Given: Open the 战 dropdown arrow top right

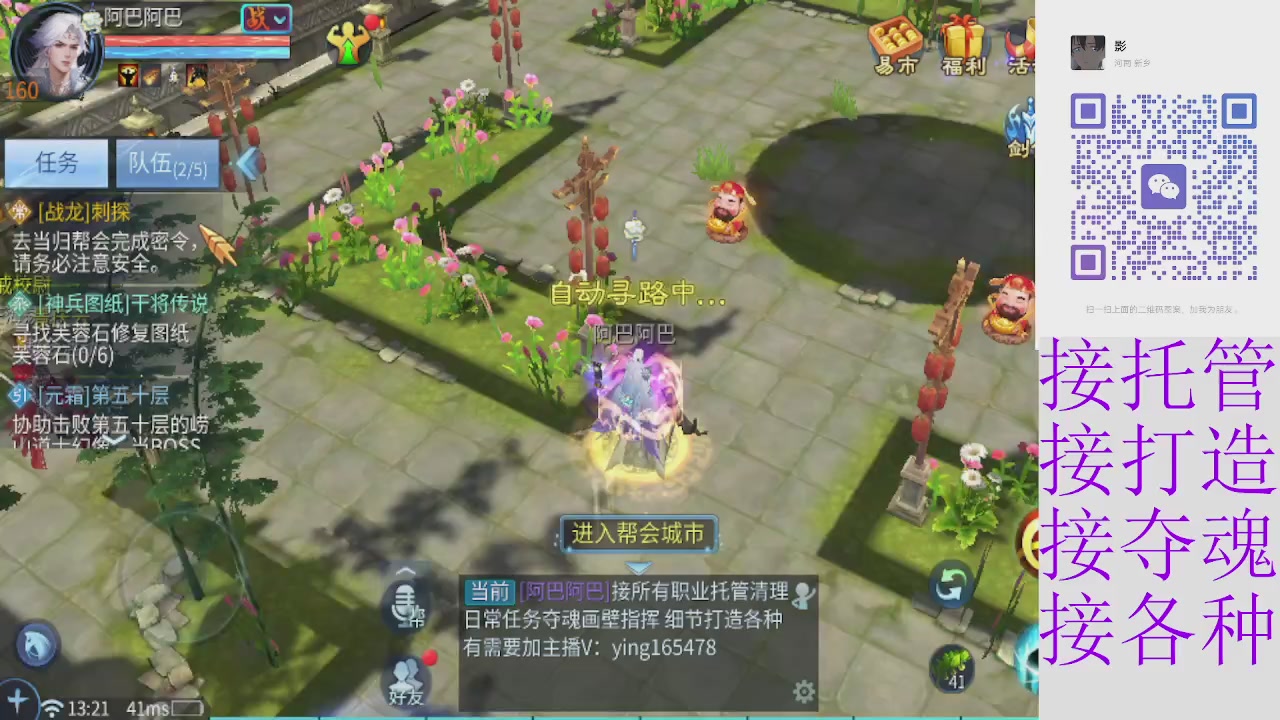Looking at the screenshot, I should pos(278,18).
